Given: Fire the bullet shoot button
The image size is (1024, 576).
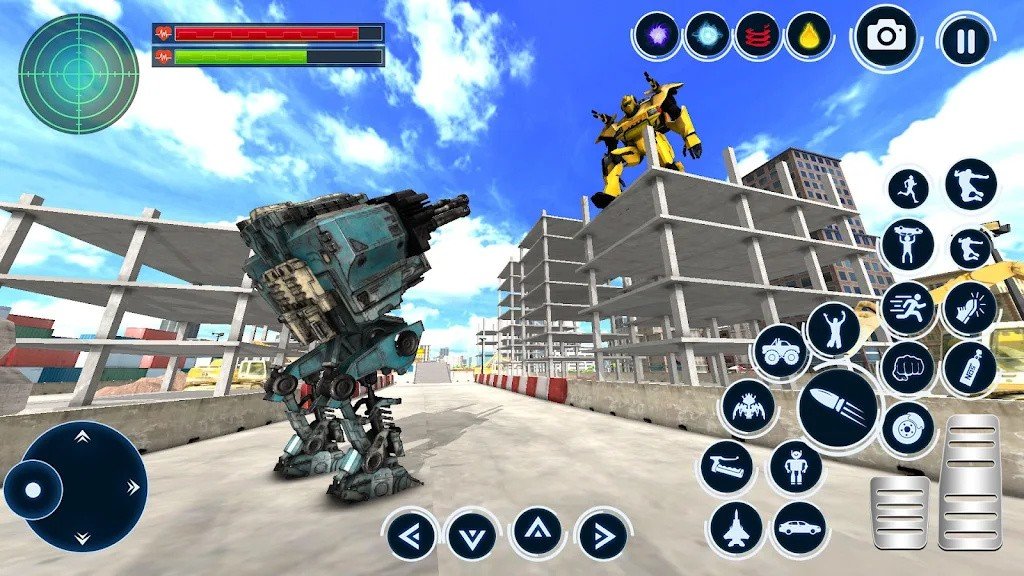Looking at the screenshot, I should [x=838, y=409].
